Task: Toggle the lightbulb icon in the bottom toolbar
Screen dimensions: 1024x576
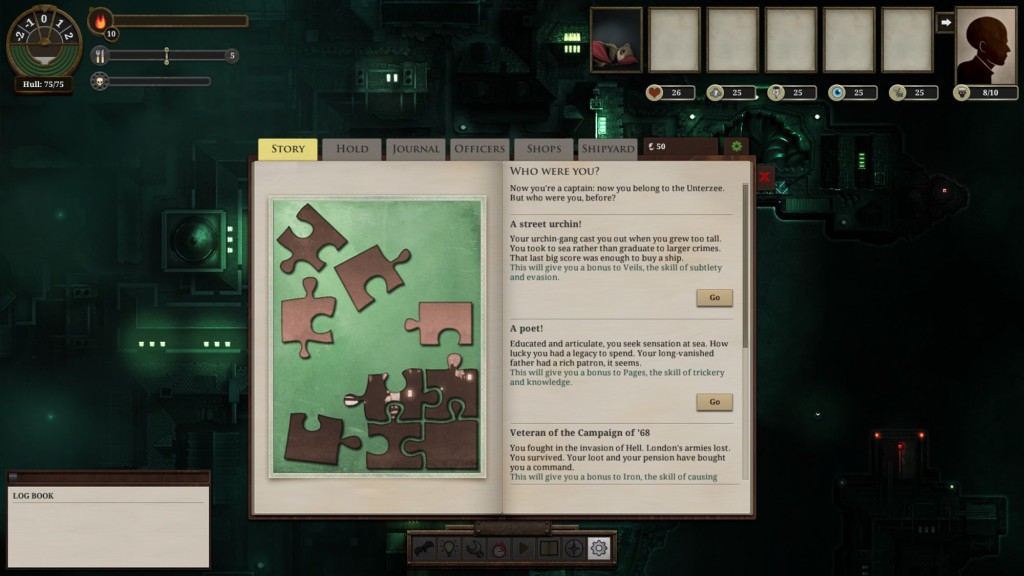Action: point(449,548)
